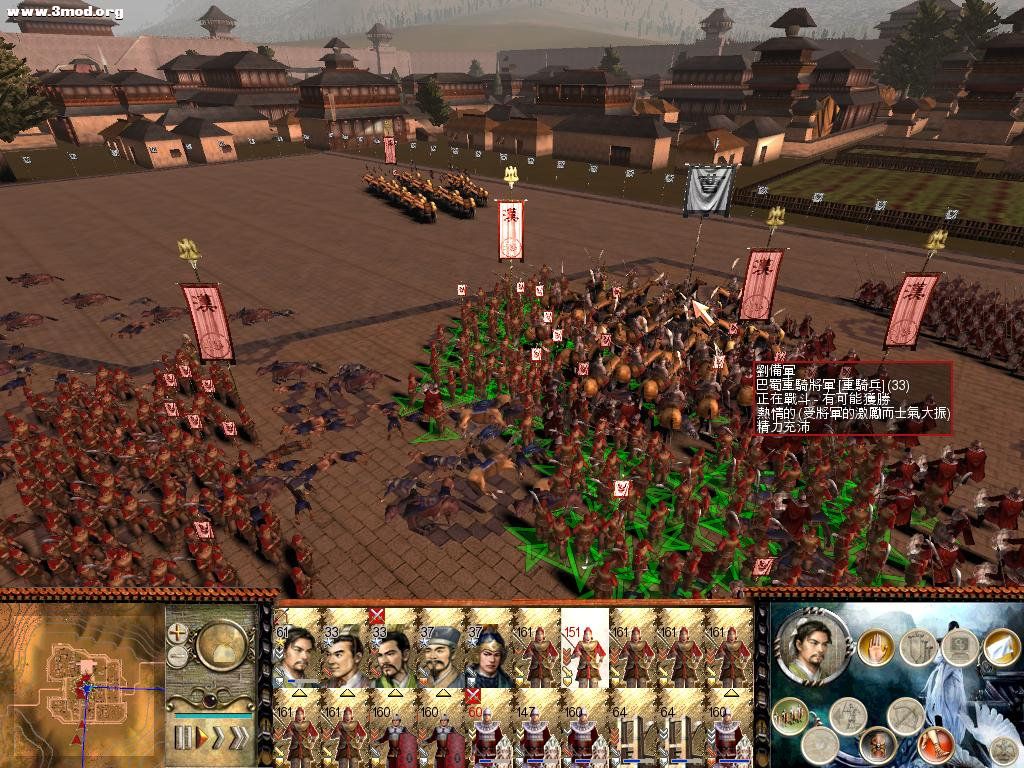
Task: Zoom out the minimap with the minus button
Action: tap(178, 656)
